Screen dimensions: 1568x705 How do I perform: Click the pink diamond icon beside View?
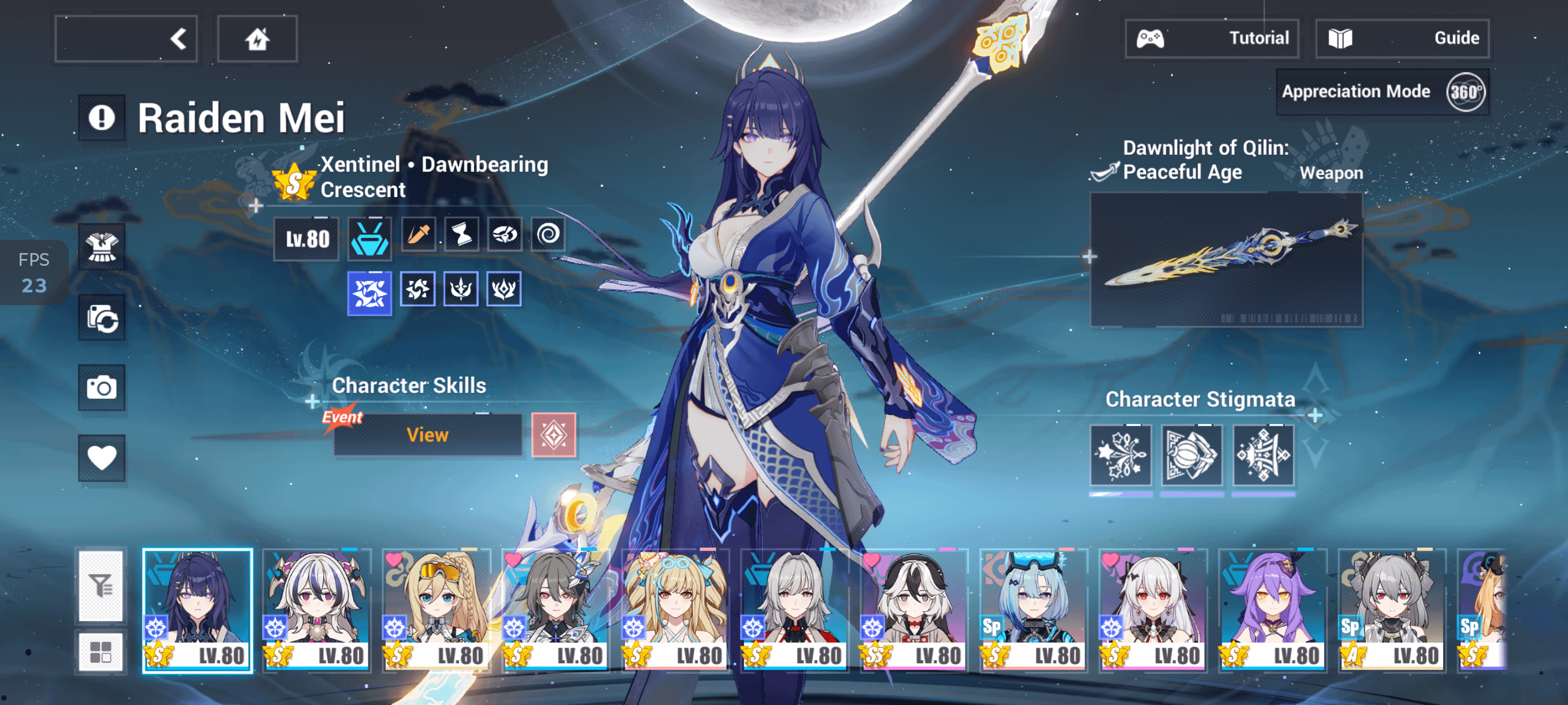(x=553, y=435)
